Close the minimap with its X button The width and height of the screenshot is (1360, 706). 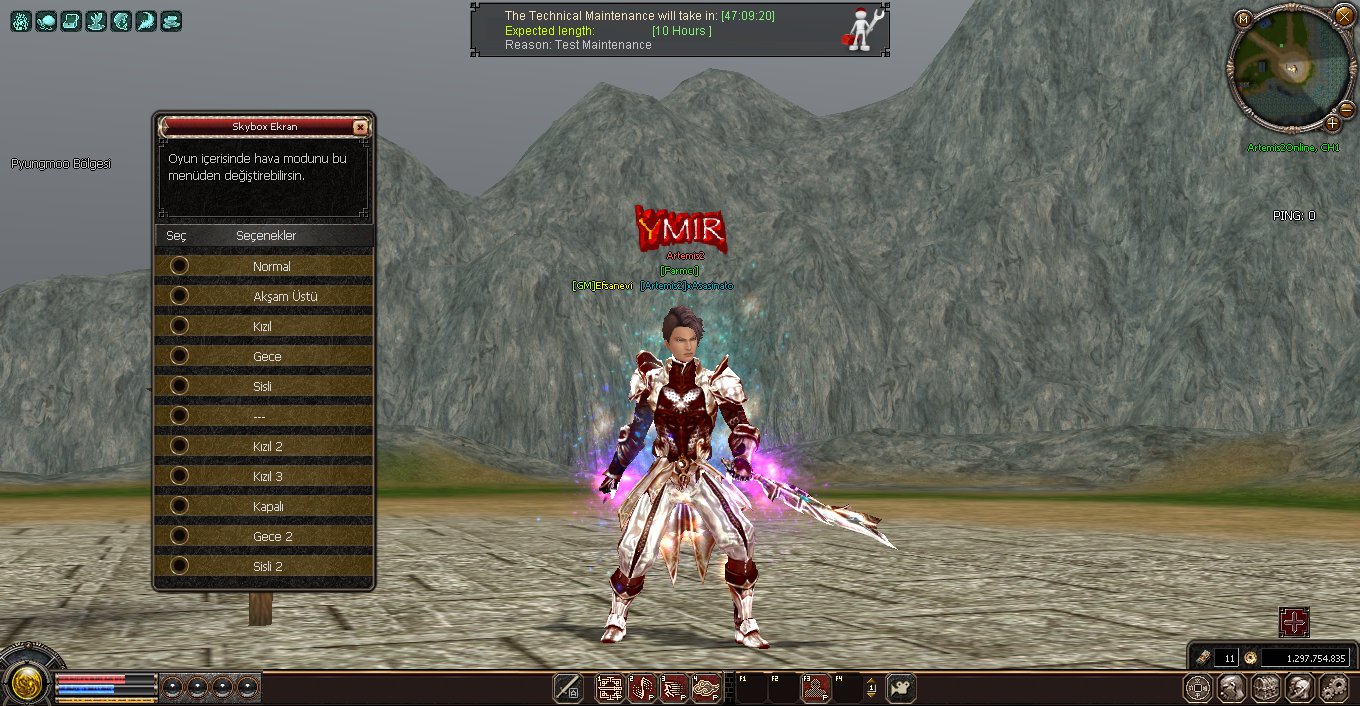1344,15
